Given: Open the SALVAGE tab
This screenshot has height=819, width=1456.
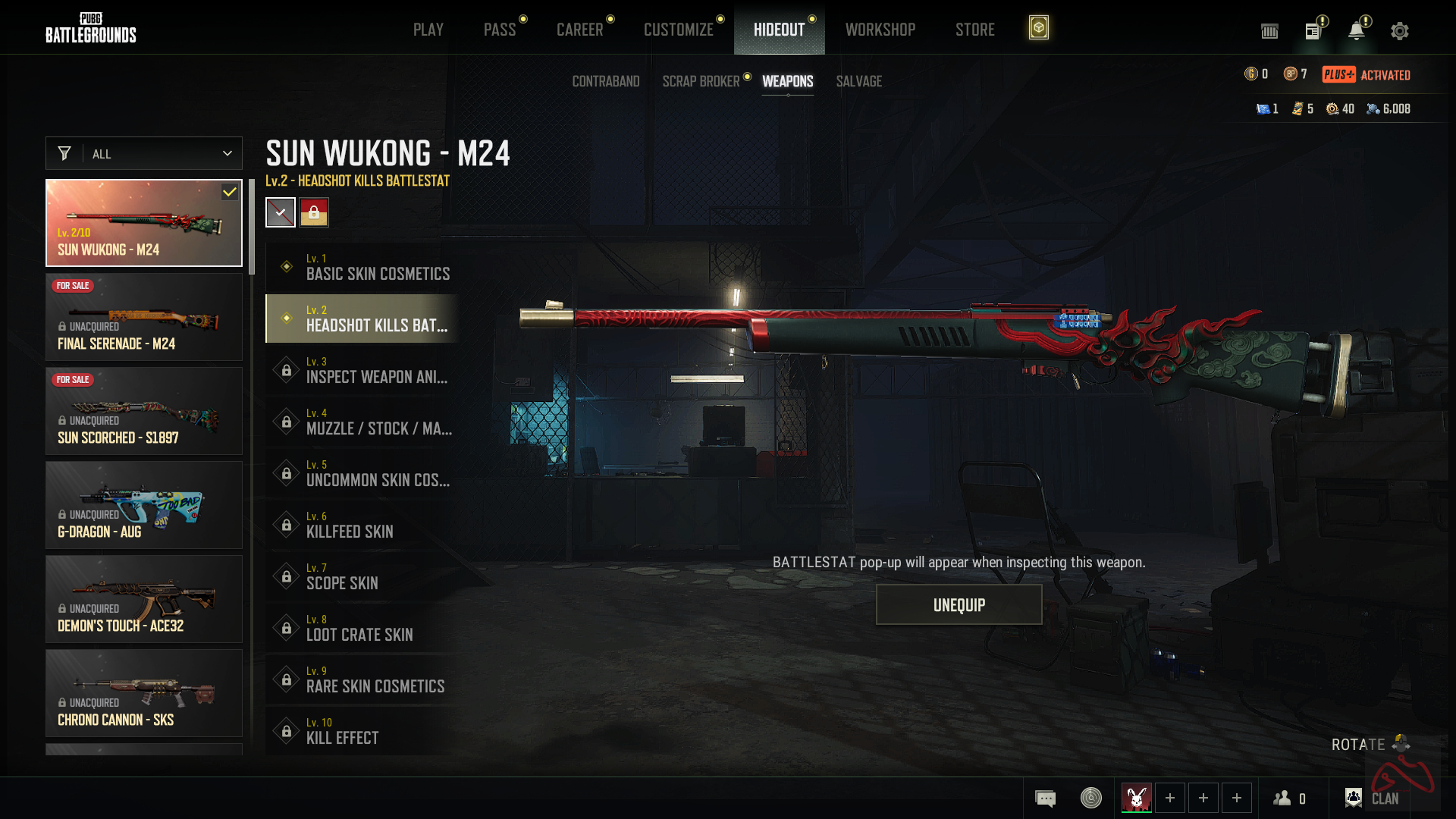Looking at the screenshot, I should click(x=858, y=81).
